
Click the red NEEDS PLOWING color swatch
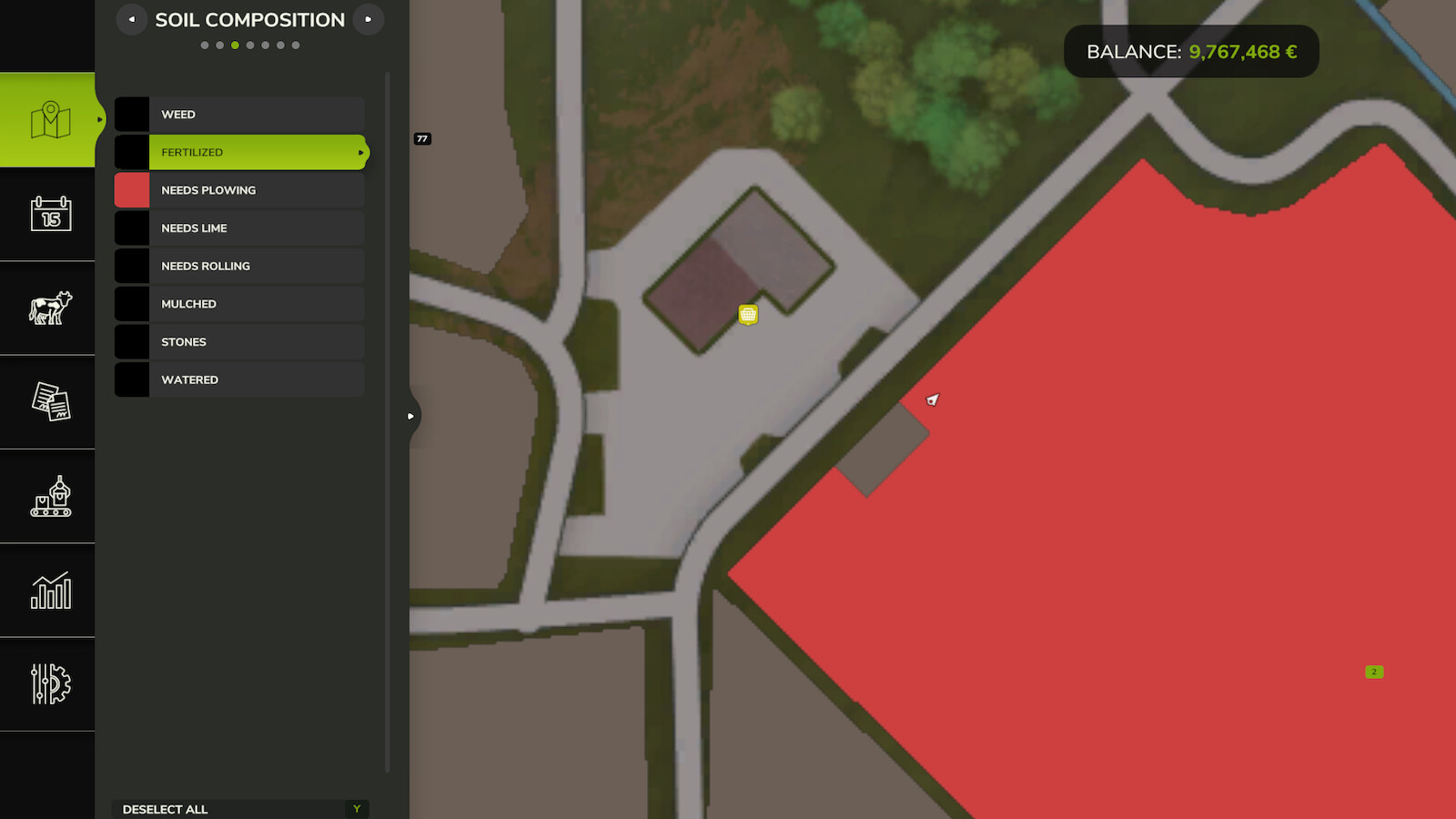coord(131,189)
